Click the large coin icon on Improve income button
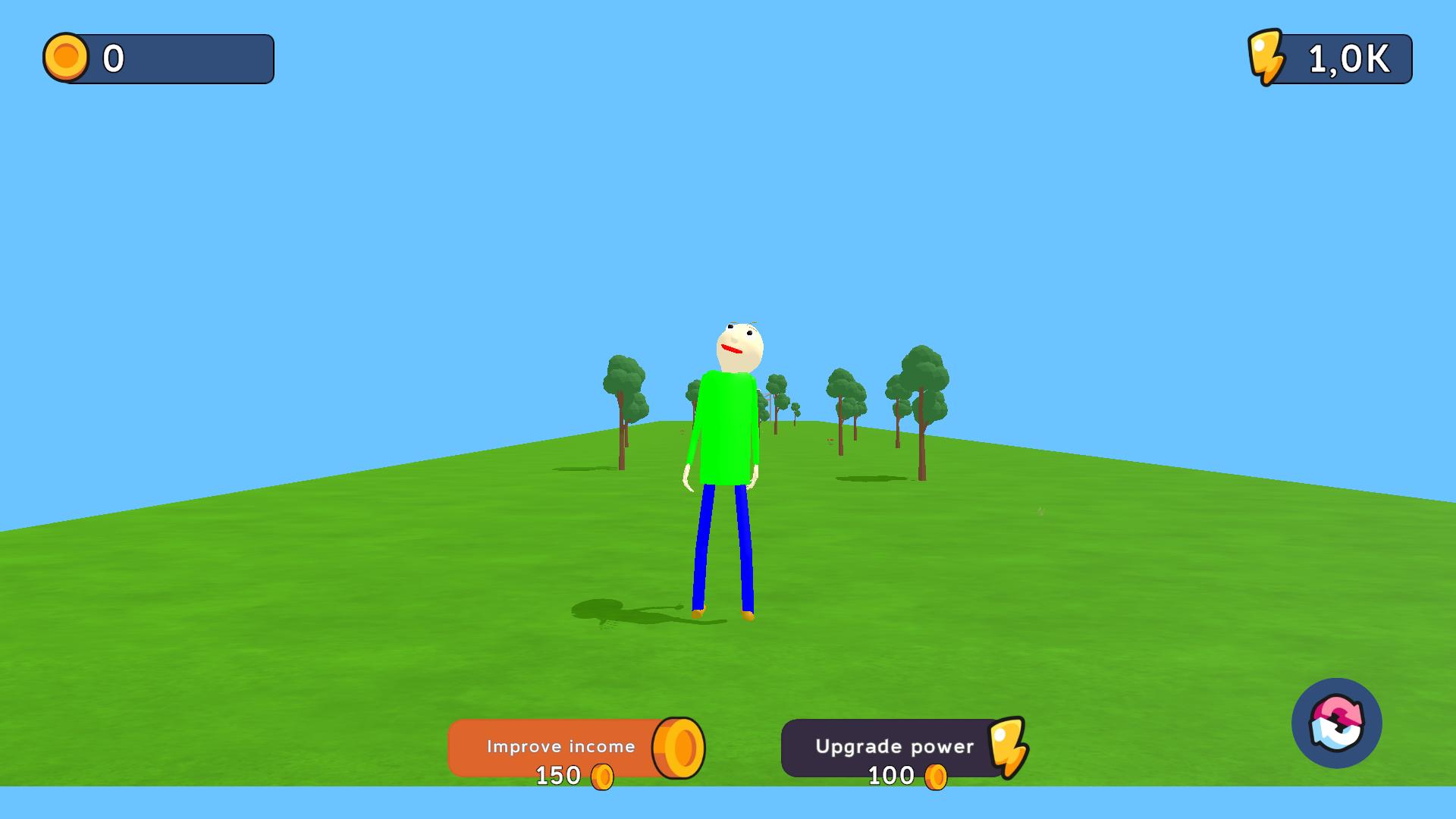The width and height of the screenshot is (1456, 819). tap(677, 747)
